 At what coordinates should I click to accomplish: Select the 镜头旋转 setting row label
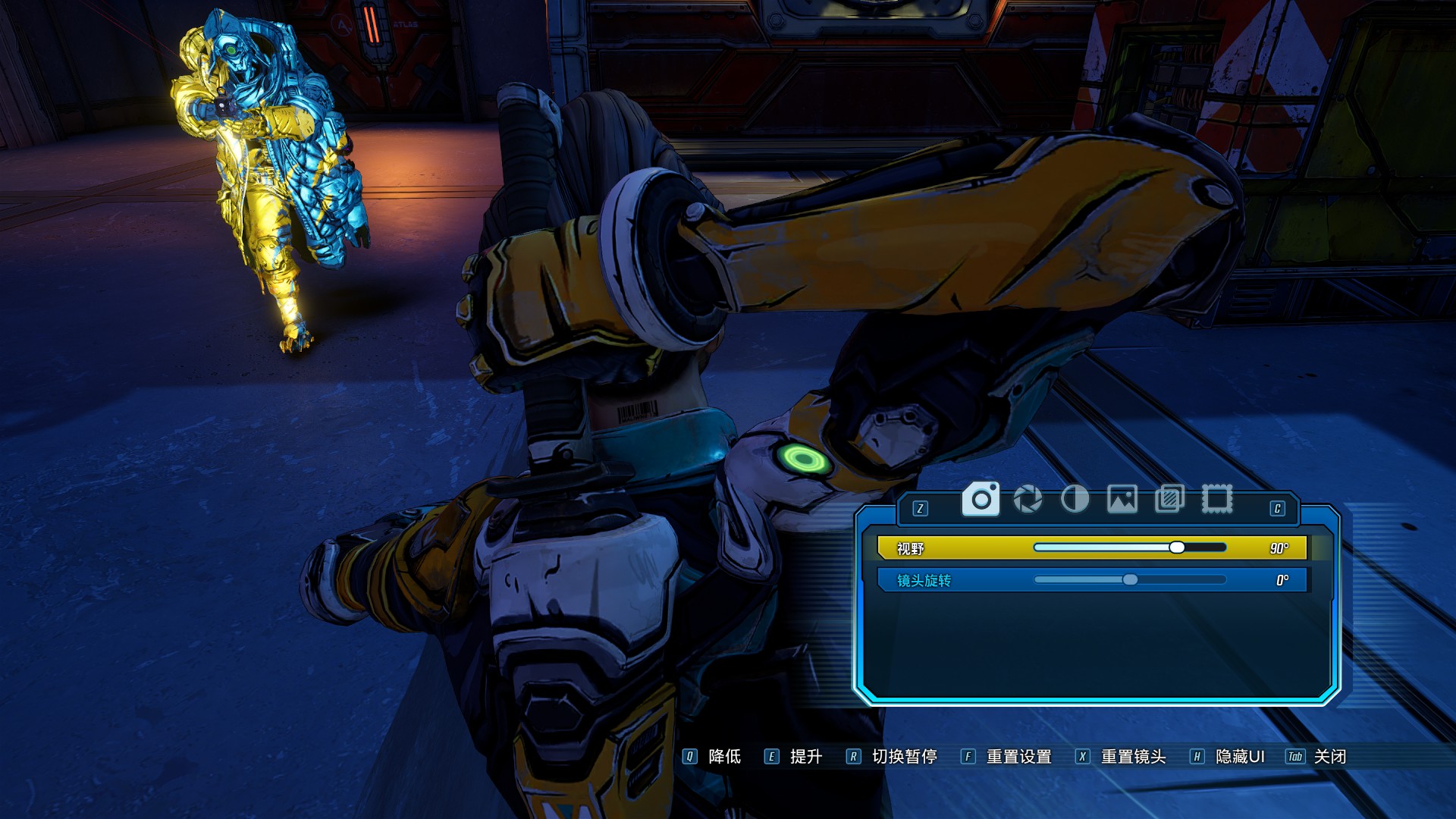[x=924, y=581]
